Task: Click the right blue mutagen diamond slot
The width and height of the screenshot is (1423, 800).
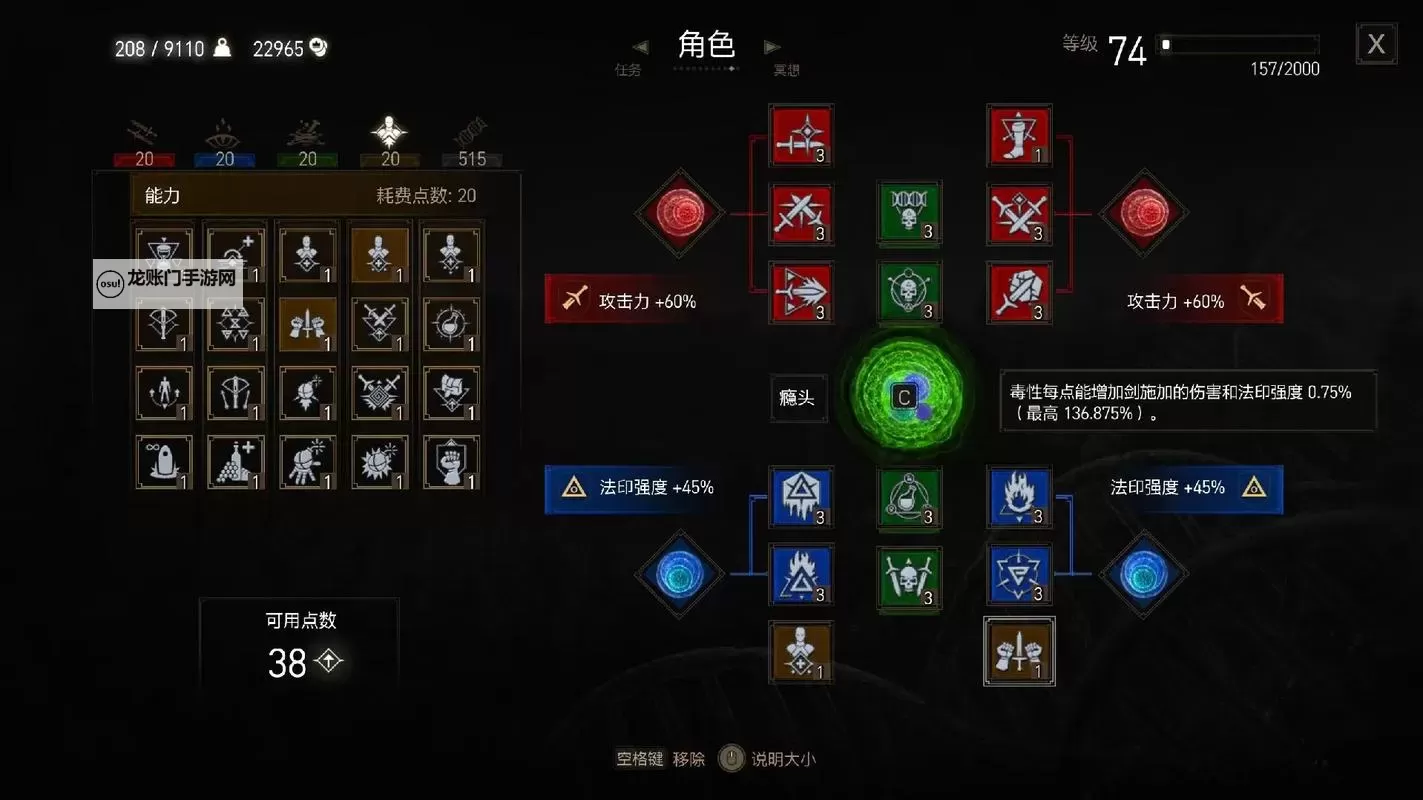Action: 1144,575
